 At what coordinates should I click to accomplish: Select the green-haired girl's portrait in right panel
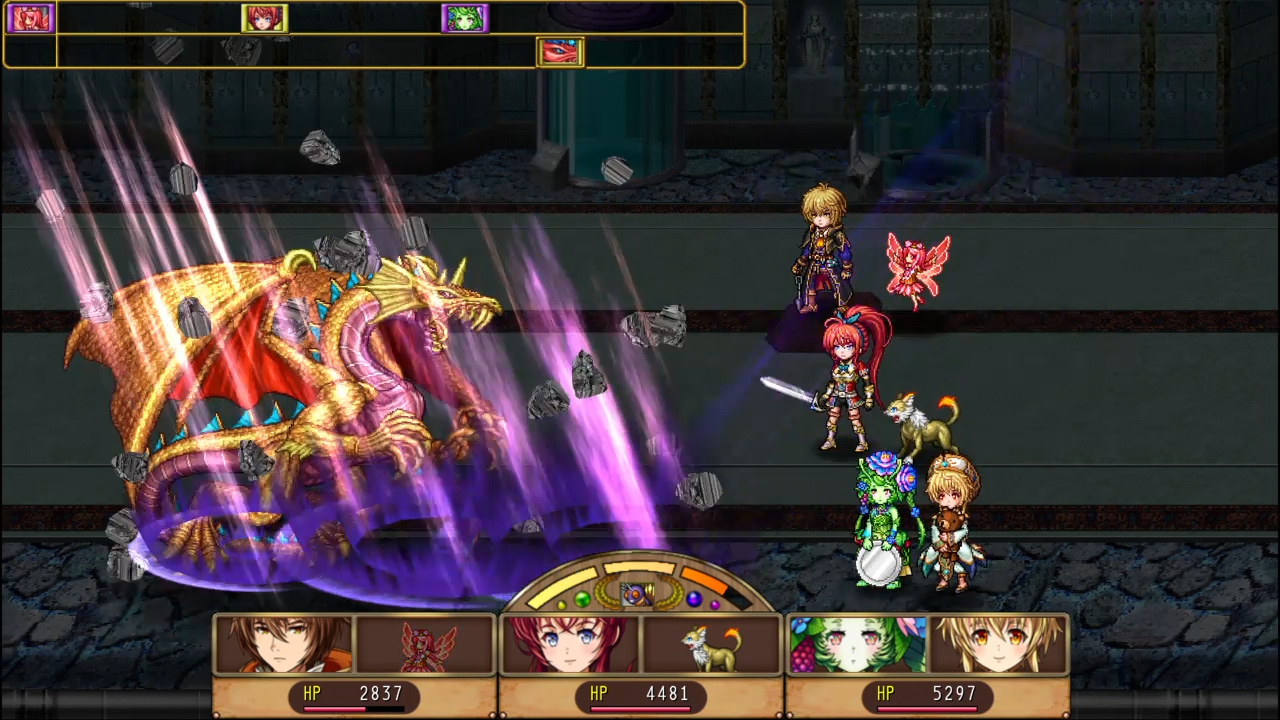(855, 644)
